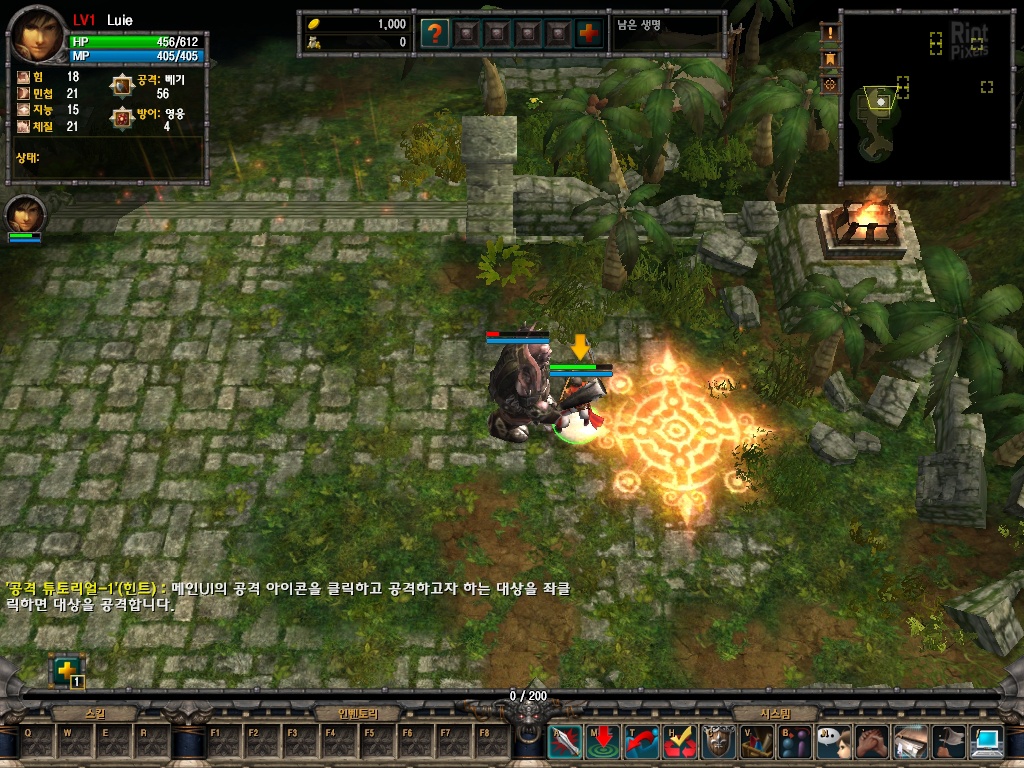Click the orange banner minimap button
The height and width of the screenshot is (768, 1024).
click(829, 59)
